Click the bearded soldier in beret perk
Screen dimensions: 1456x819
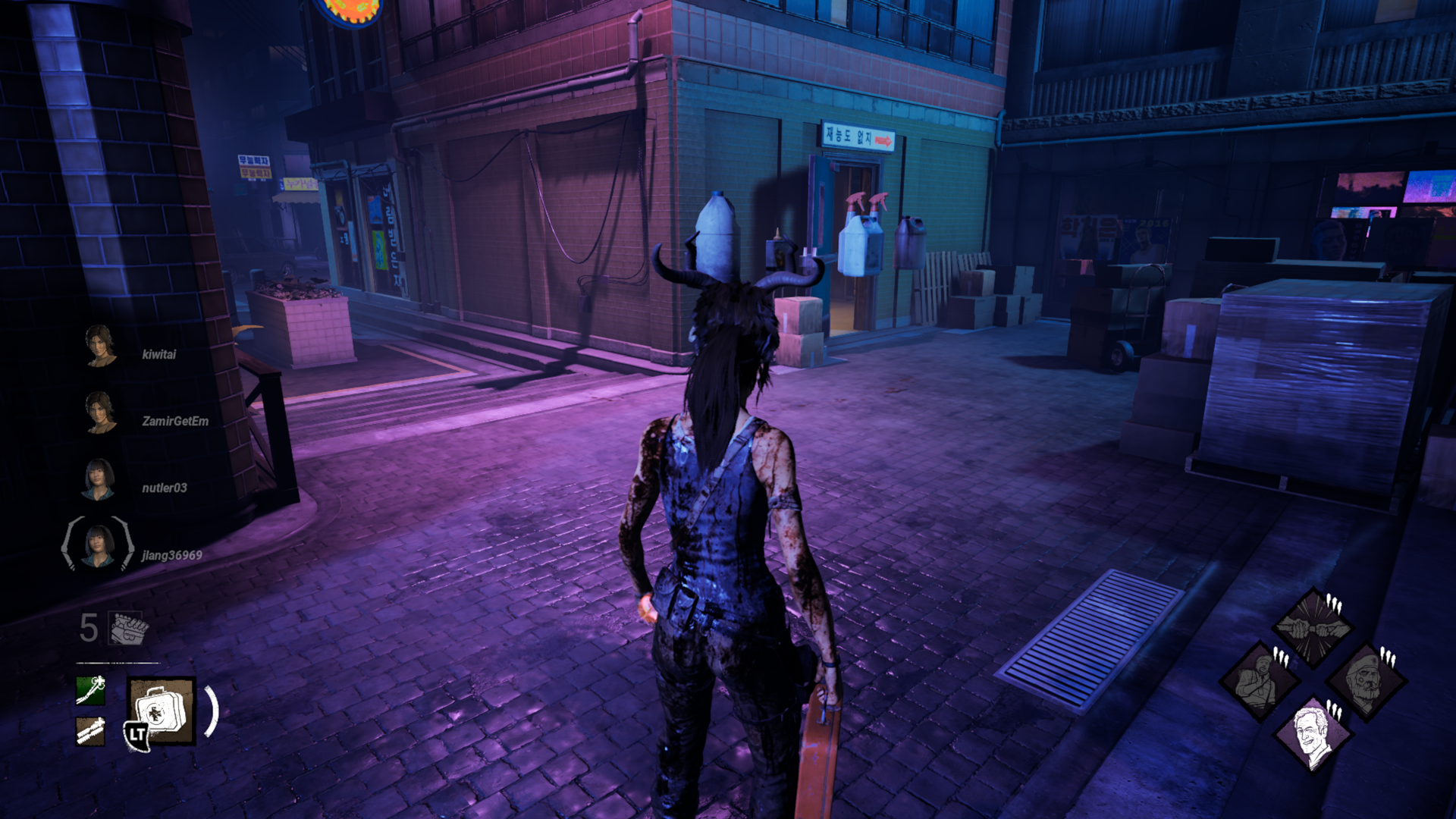(x=1367, y=680)
